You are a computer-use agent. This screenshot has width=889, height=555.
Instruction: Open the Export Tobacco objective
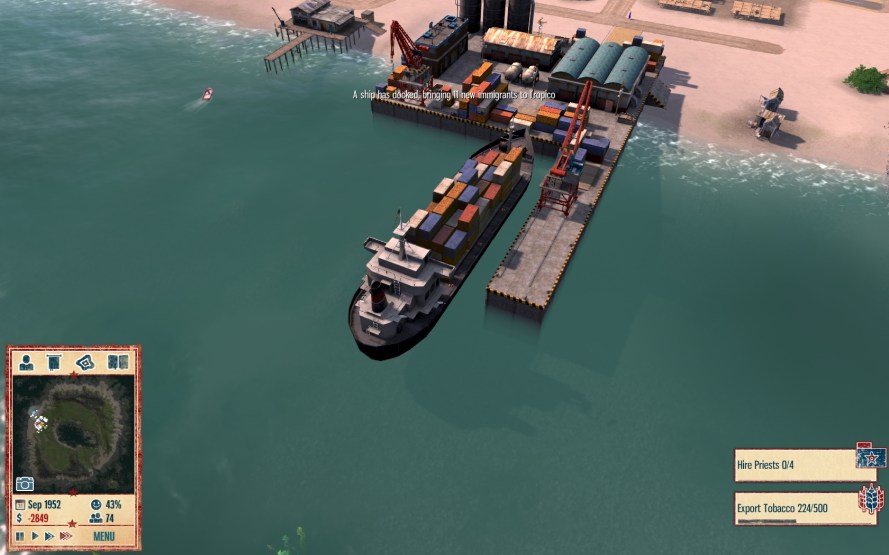795,506
